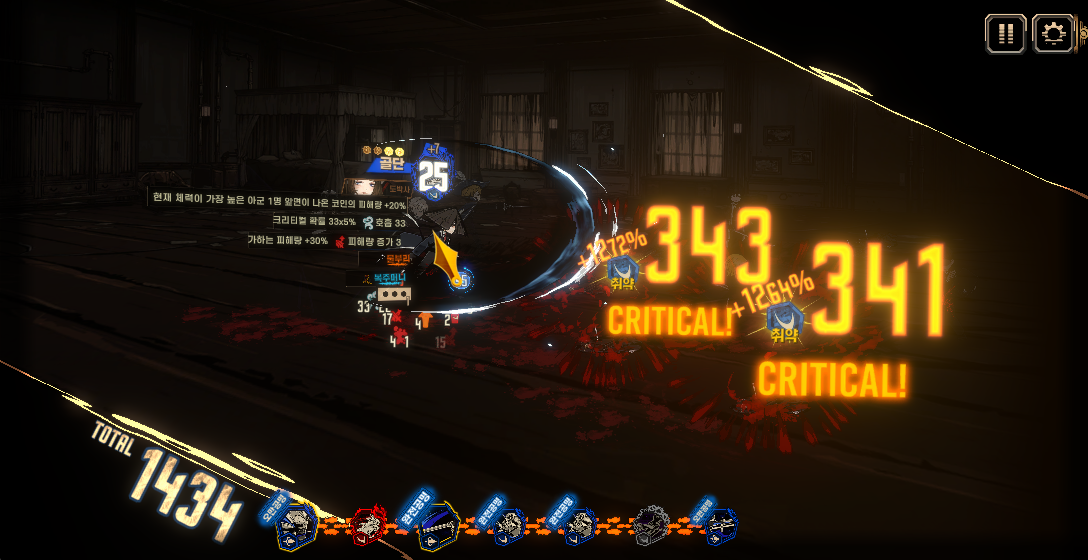Select the greyed-out skill icon in chain
Screen dimensions: 1088x560
[x=652, y=523]
